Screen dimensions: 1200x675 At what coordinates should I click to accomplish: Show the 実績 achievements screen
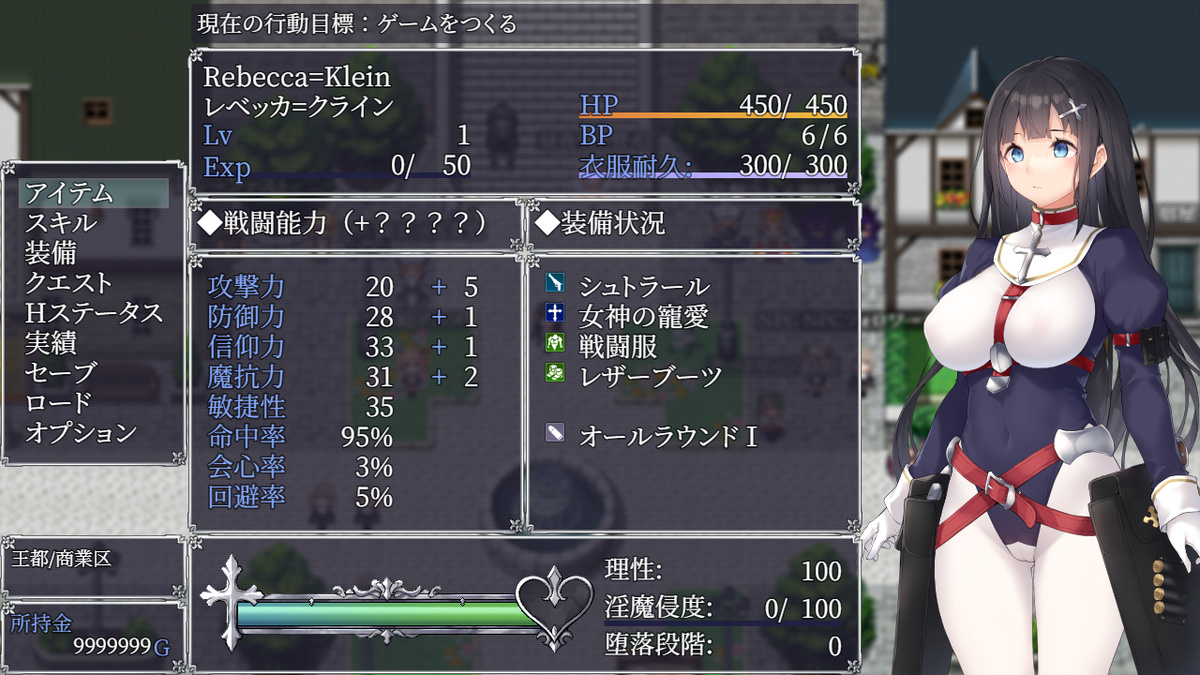[x=51, y=343]
